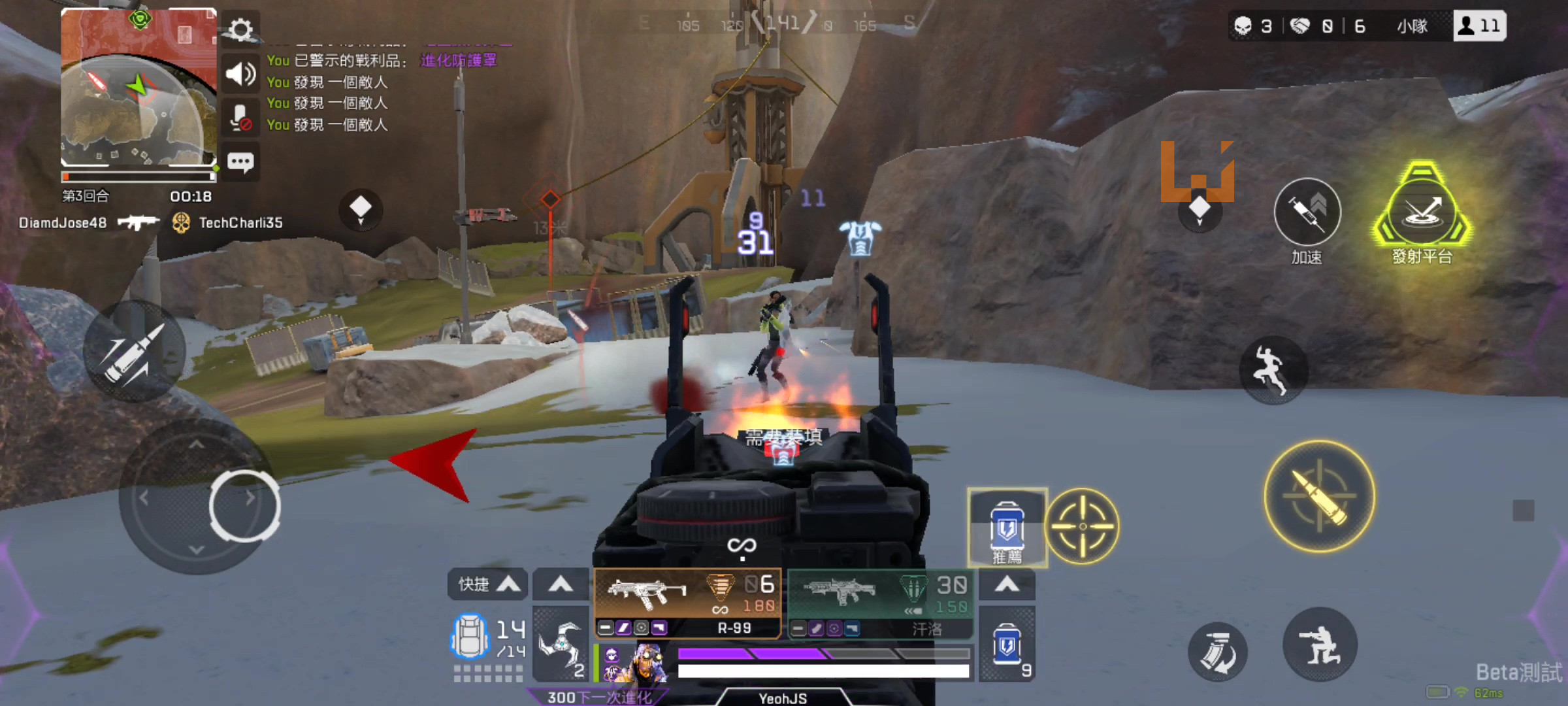Tap the left-side bullet fire button
The height and width of the screenshot is (706, 1568).
click(134, 352)
